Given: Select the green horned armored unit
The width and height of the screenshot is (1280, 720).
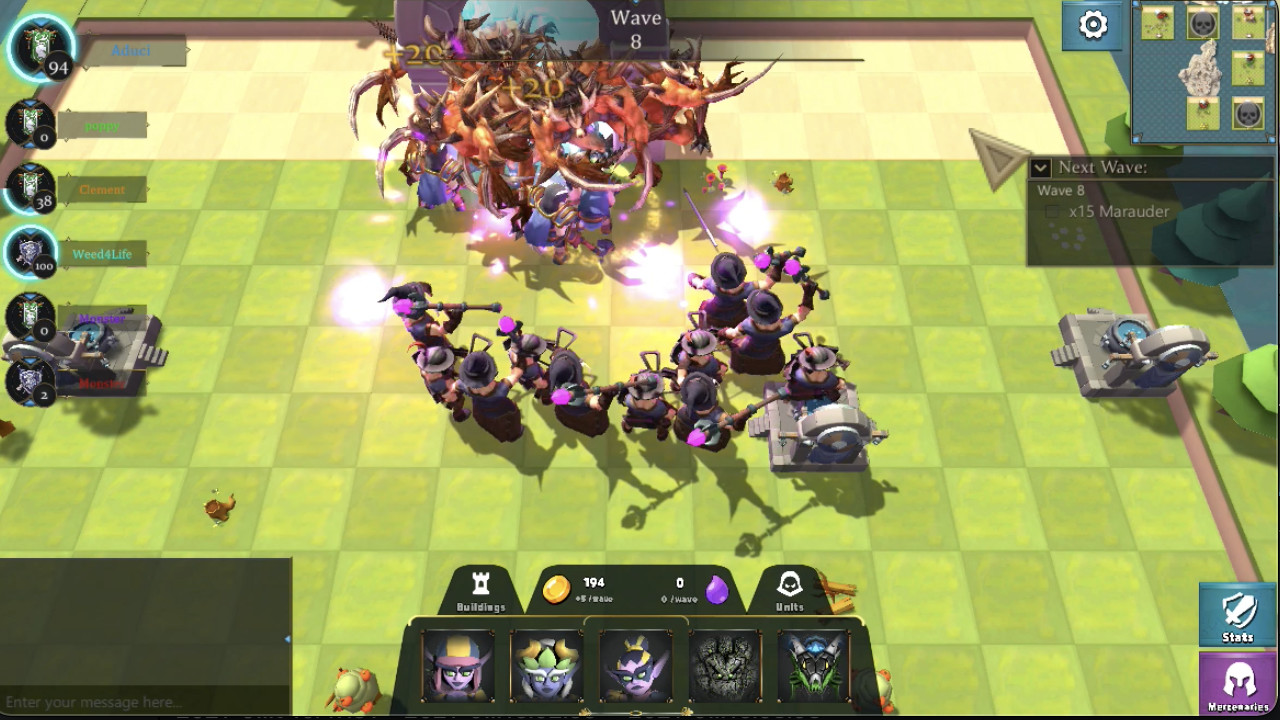Looking at the screenshot, I should (813, 665).
